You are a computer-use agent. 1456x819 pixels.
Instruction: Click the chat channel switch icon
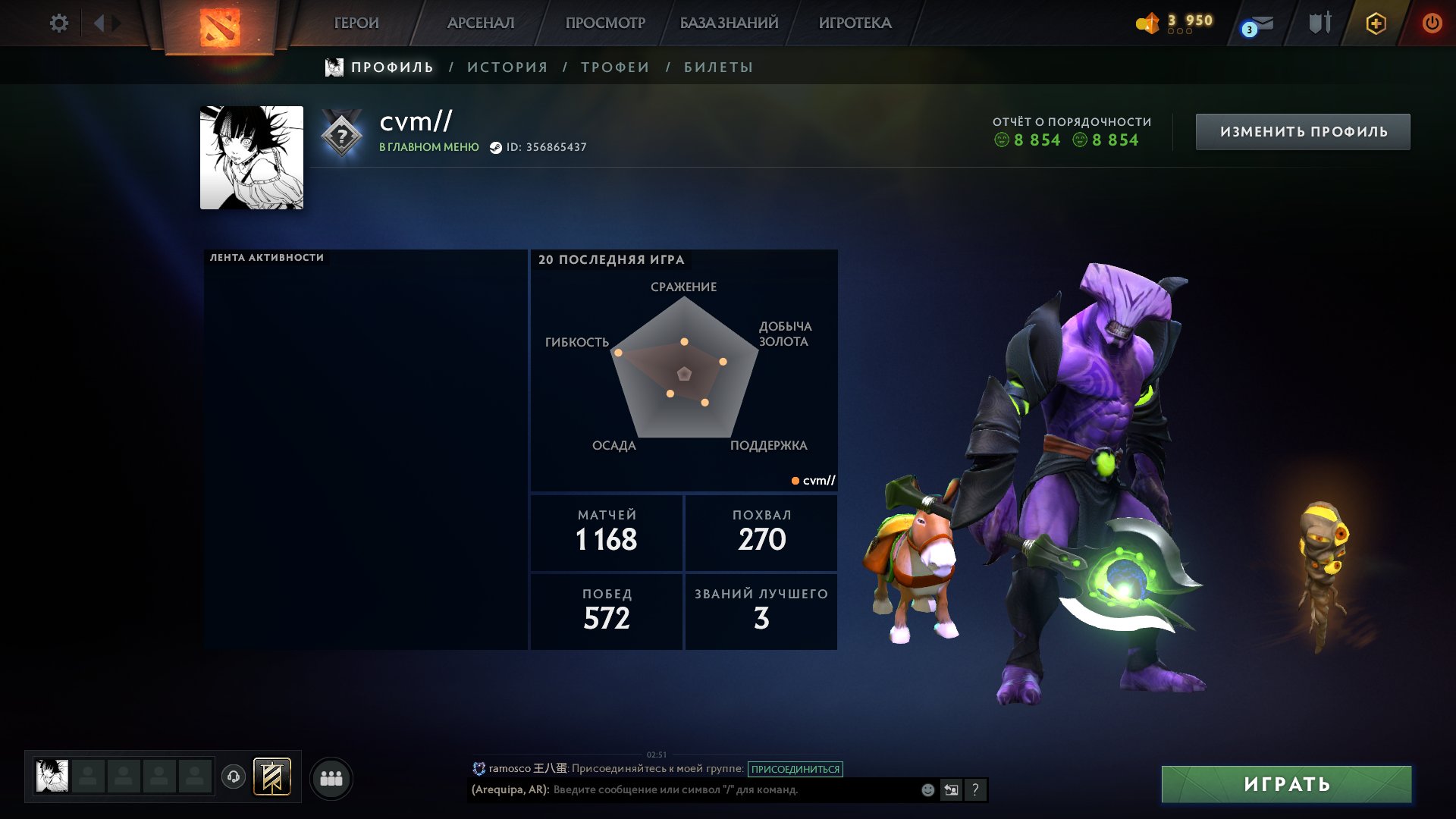click(951, 789)
